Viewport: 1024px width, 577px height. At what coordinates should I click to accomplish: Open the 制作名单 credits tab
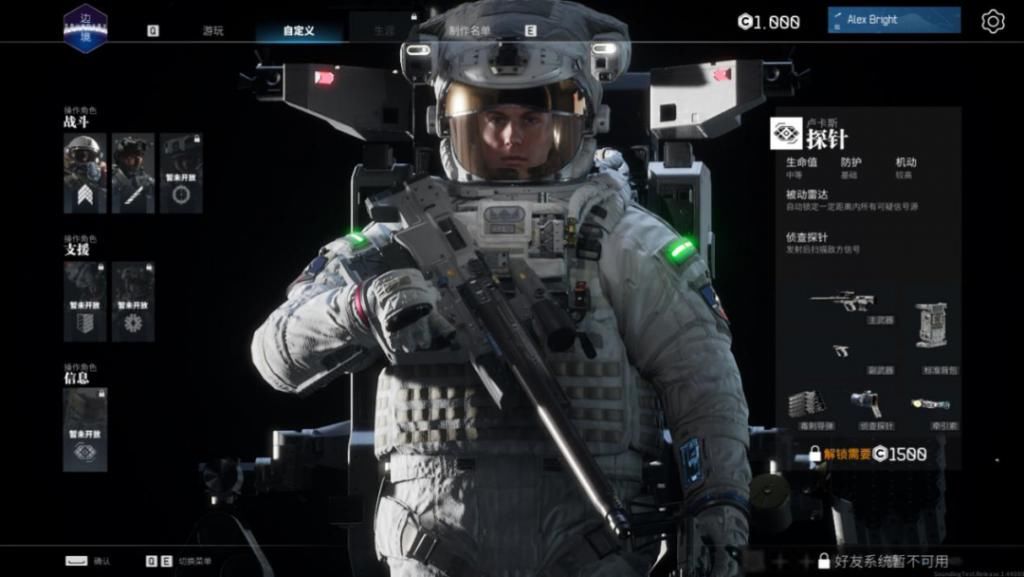469,30
